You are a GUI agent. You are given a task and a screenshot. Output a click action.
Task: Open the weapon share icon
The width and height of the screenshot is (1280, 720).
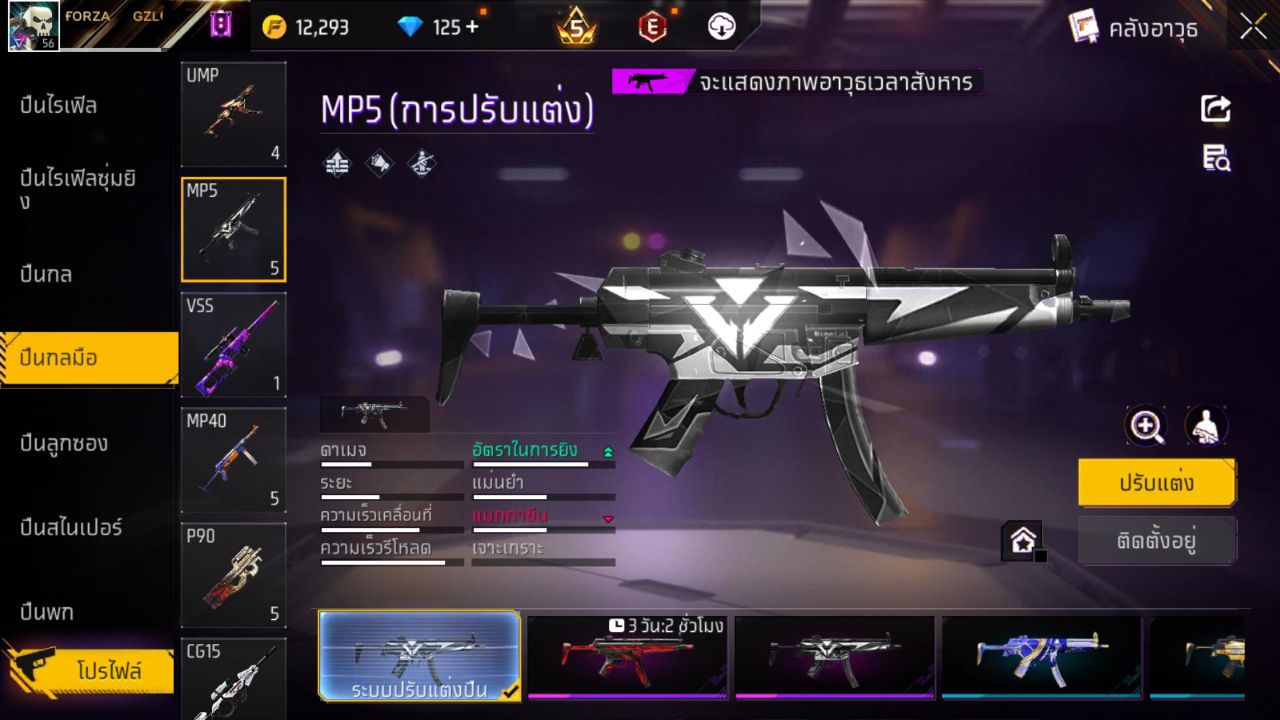pyautogui.click(x=1214, y=109)
